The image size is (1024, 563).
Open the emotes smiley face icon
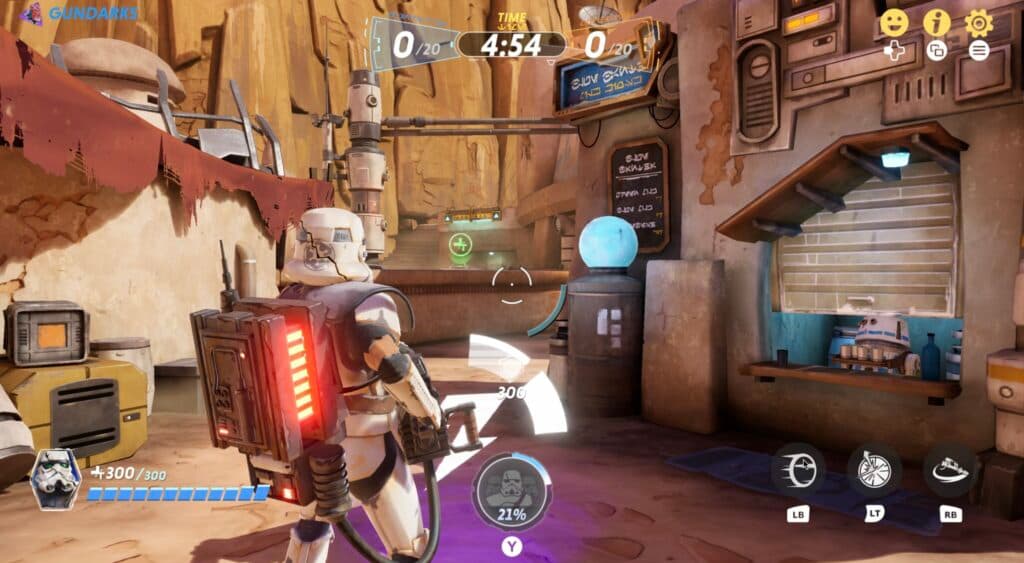(894, 22)
